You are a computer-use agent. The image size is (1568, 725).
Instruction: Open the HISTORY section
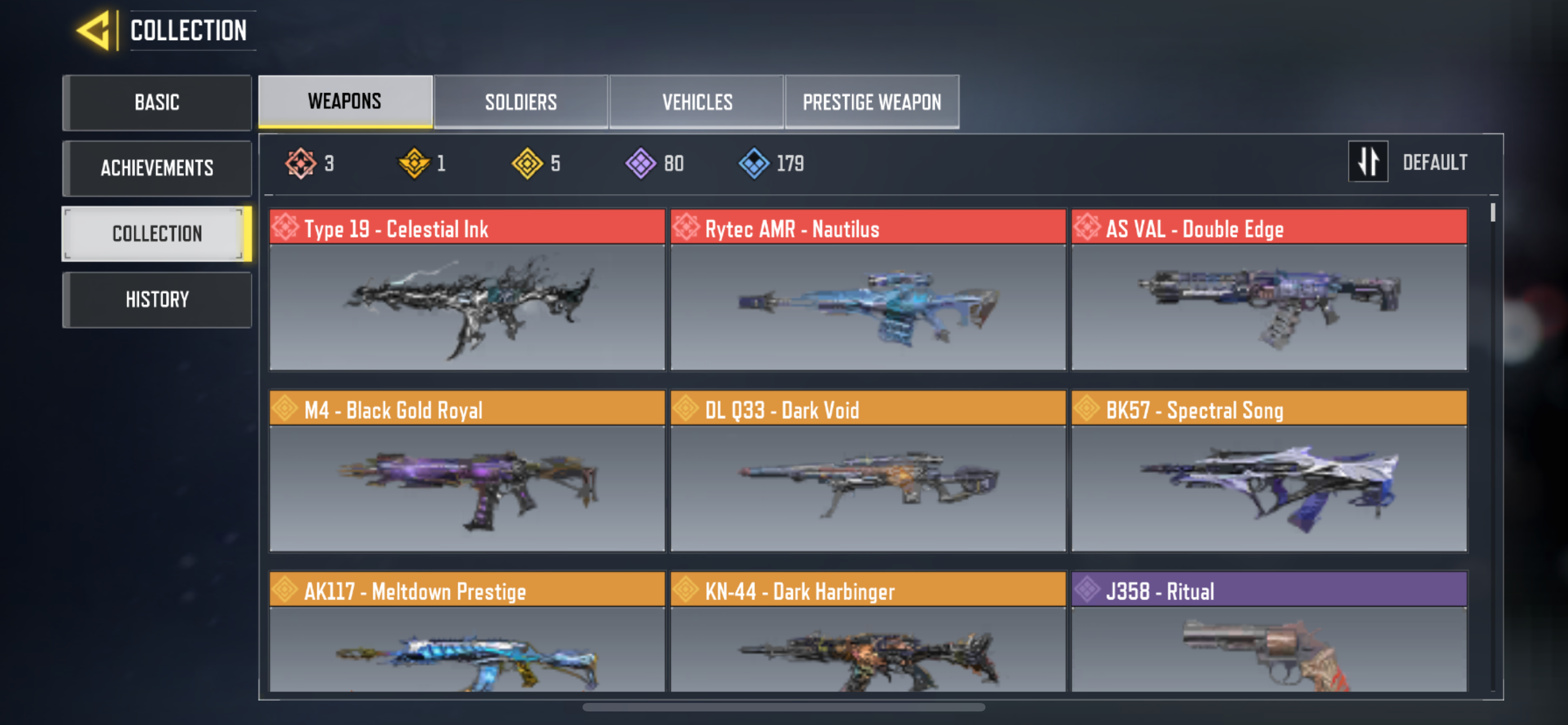point(157,299)
